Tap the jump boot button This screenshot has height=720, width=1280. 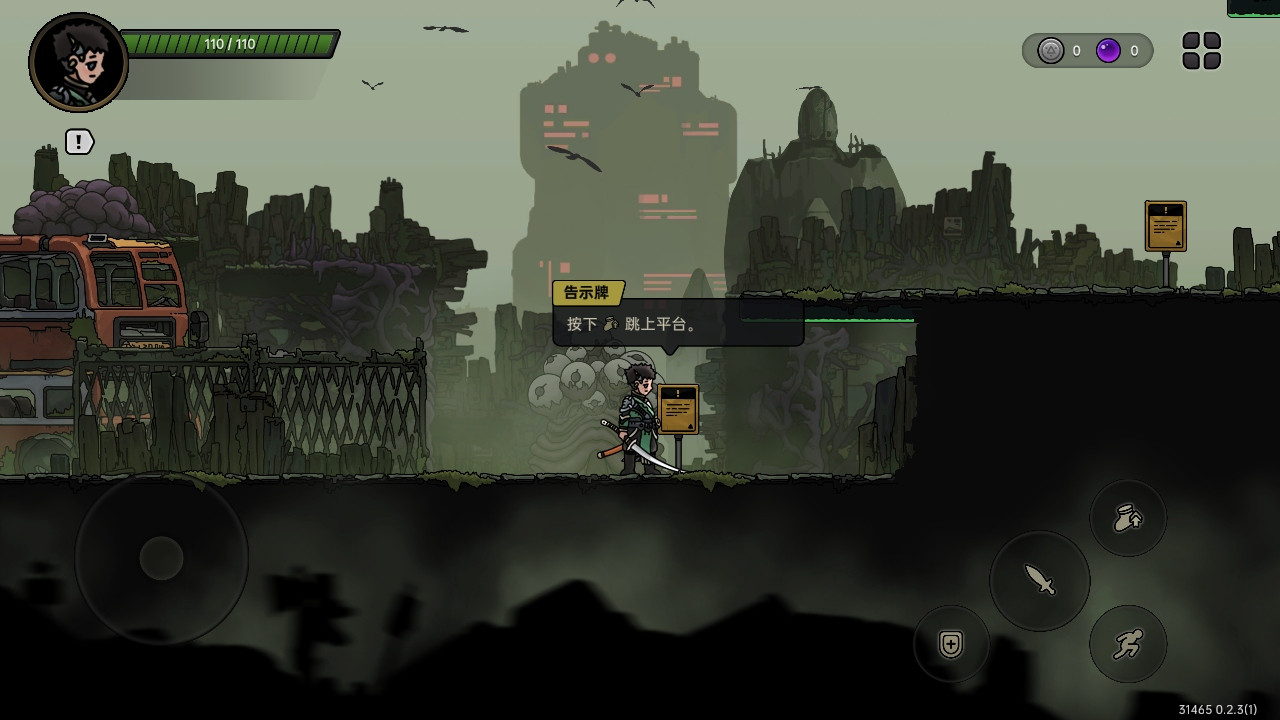click(1128, 518)
